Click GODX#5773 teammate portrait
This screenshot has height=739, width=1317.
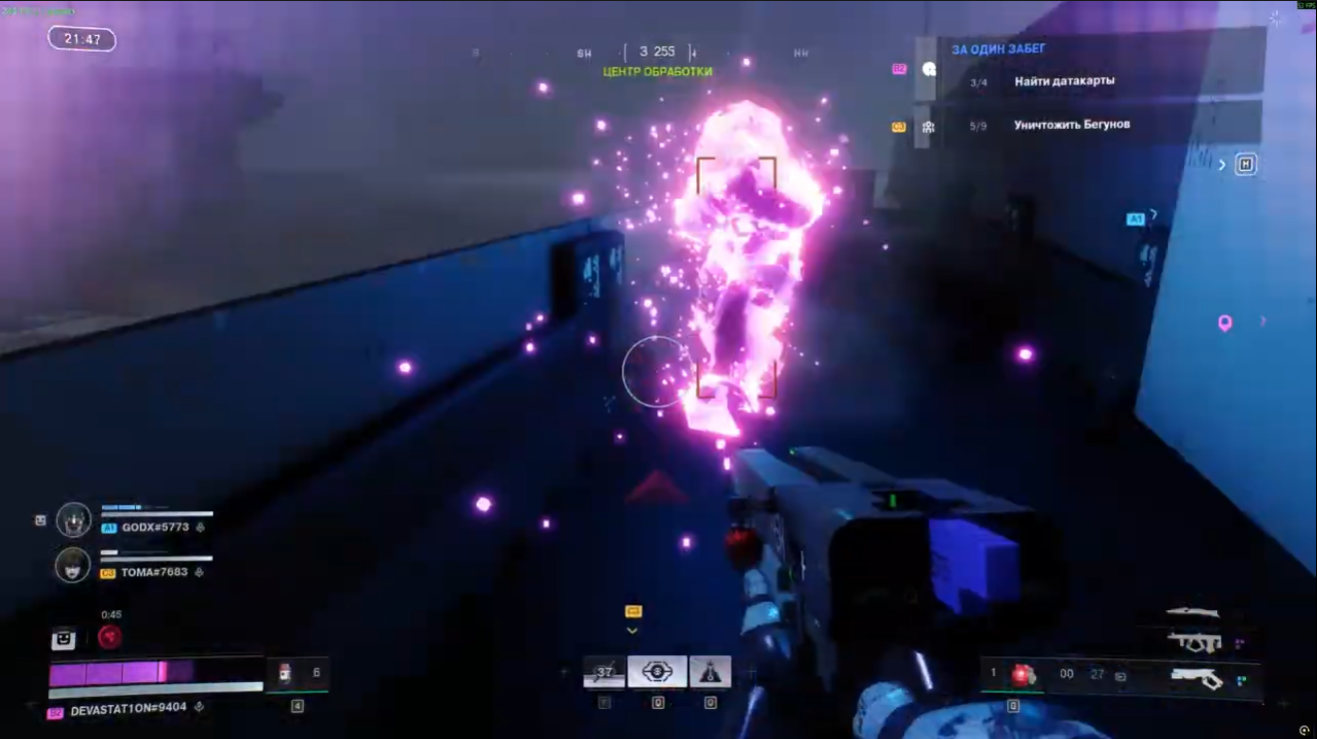[x=74, y=520]
